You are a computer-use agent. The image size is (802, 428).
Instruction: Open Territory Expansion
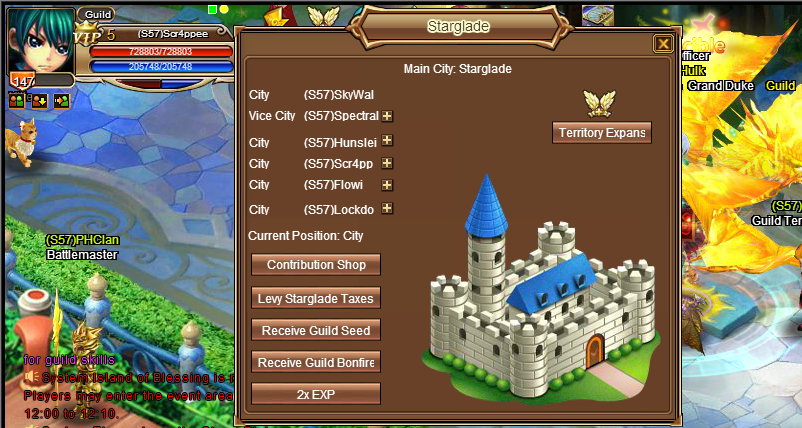[x=601, y=133]
